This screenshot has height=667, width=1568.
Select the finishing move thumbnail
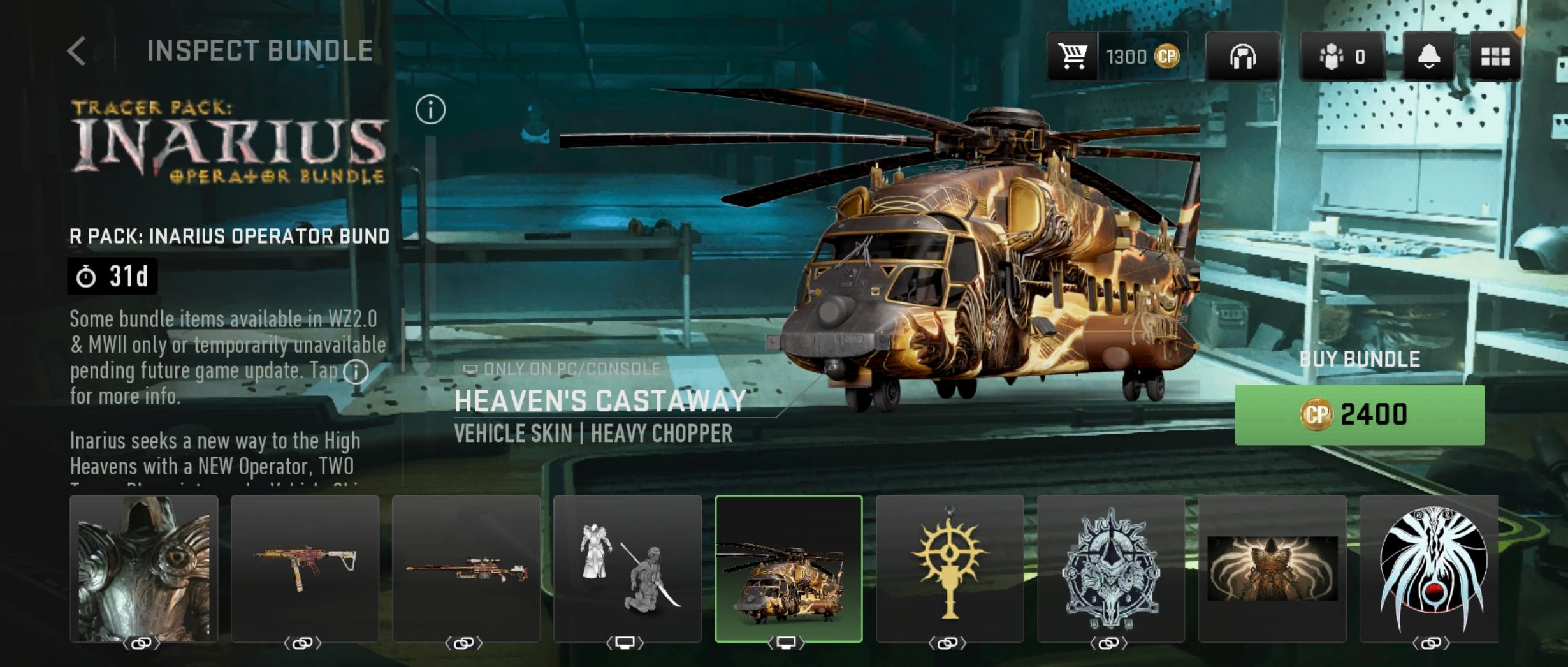pyautogui.click(x=628, y=569)
